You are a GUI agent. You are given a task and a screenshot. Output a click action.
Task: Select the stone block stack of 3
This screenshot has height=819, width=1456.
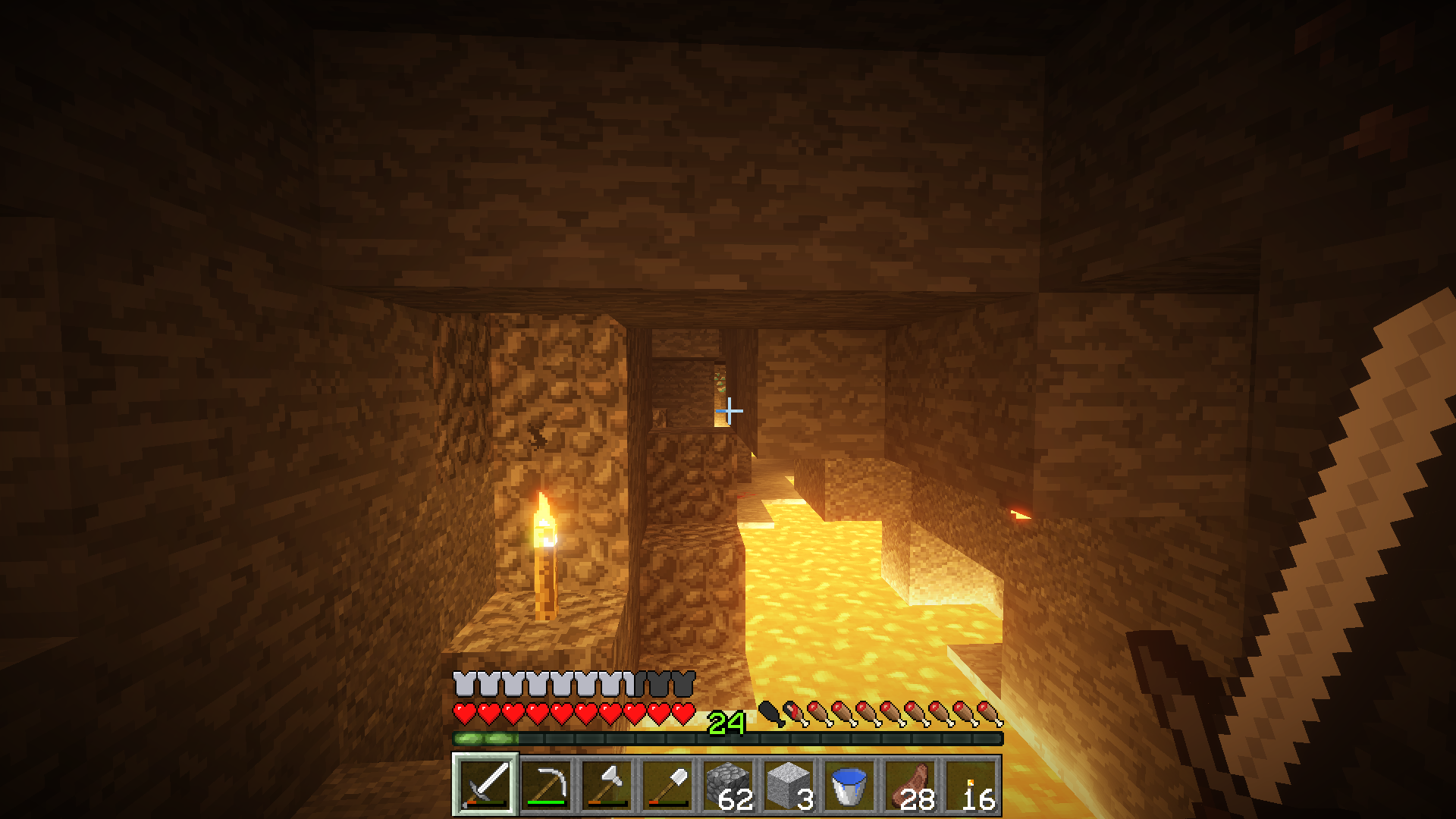point(789,785)
